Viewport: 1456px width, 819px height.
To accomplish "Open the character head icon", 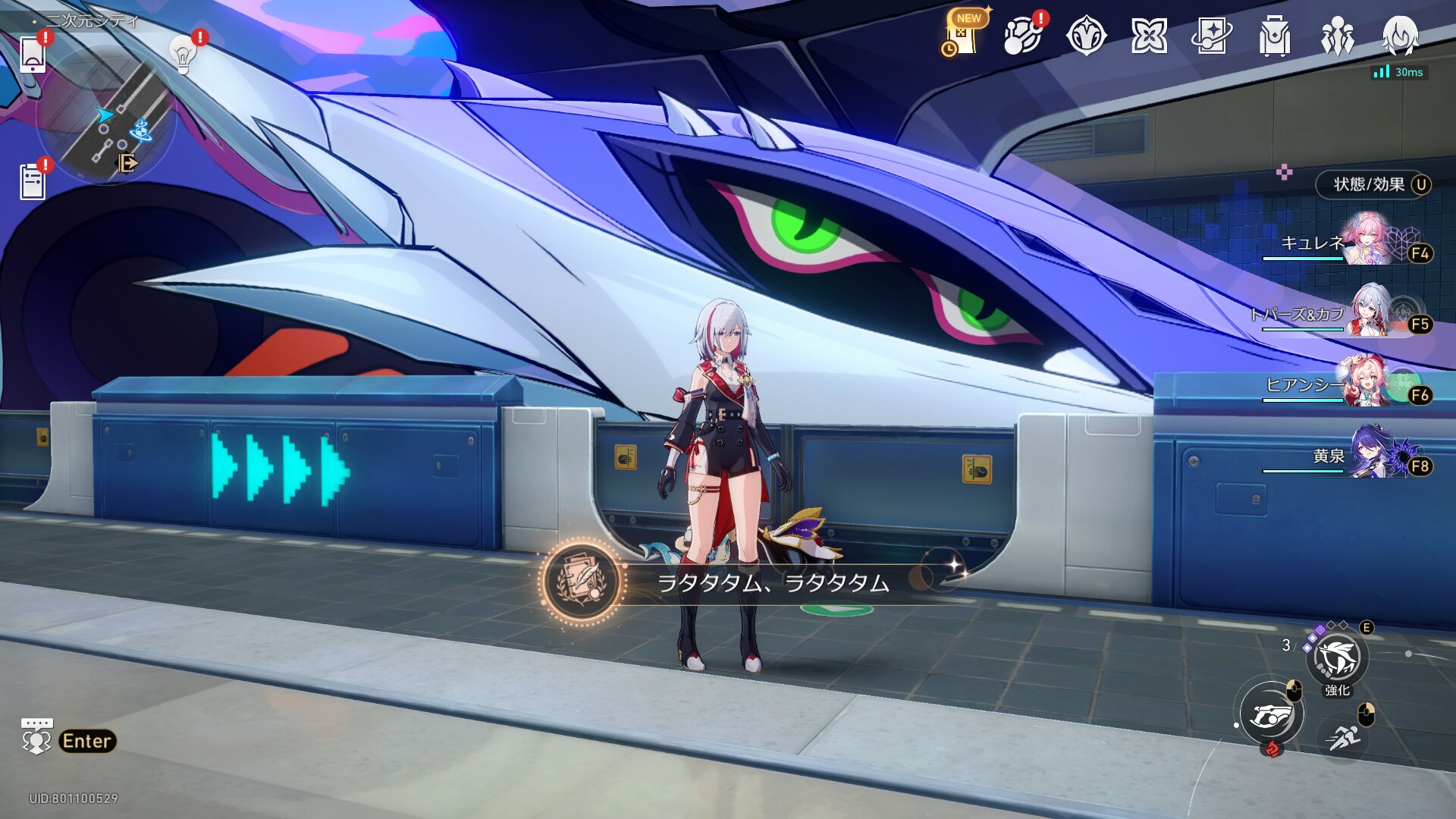I will point(1399,36).
